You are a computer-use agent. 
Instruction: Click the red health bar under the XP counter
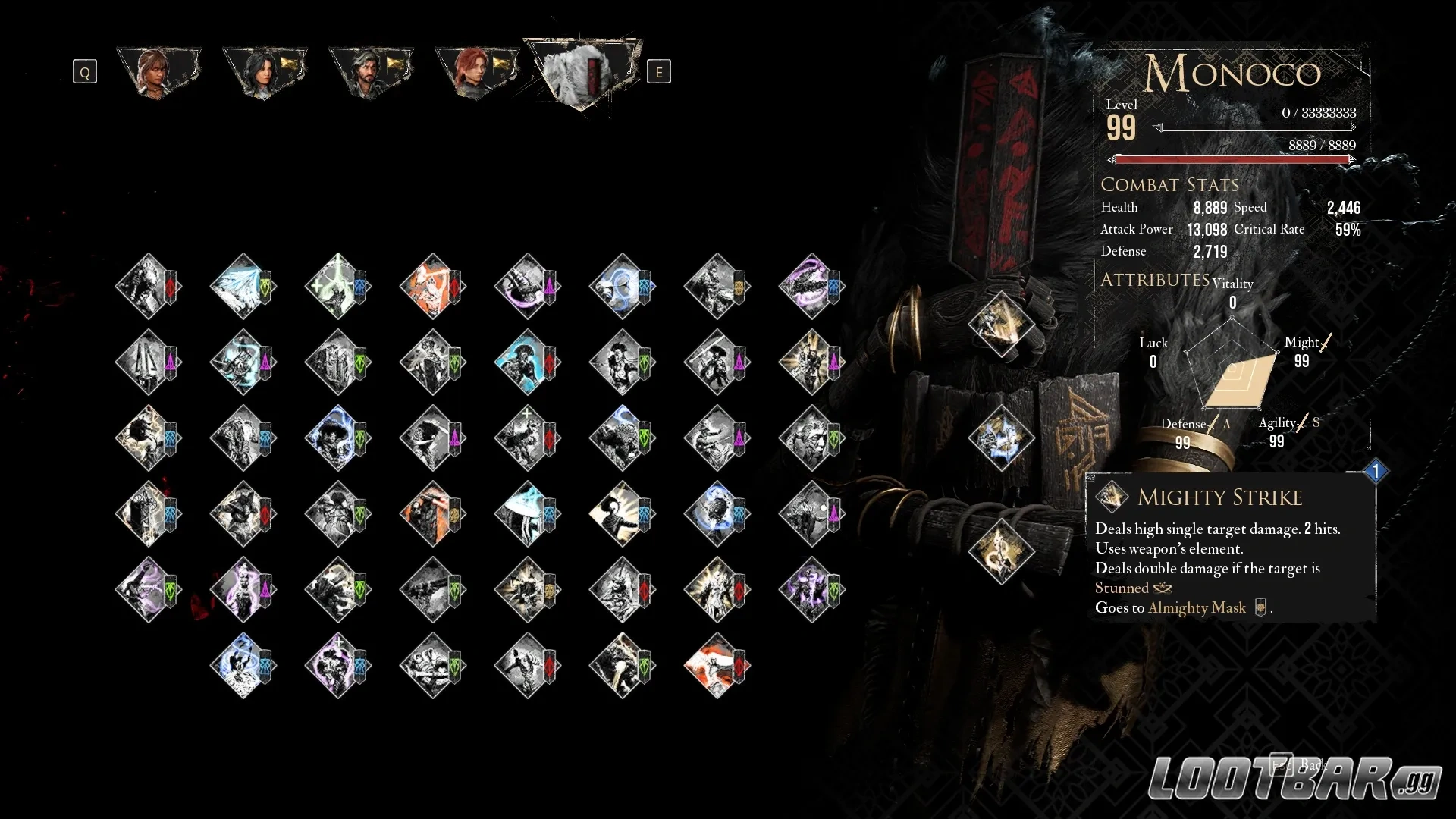click(x=1232, y=160)
